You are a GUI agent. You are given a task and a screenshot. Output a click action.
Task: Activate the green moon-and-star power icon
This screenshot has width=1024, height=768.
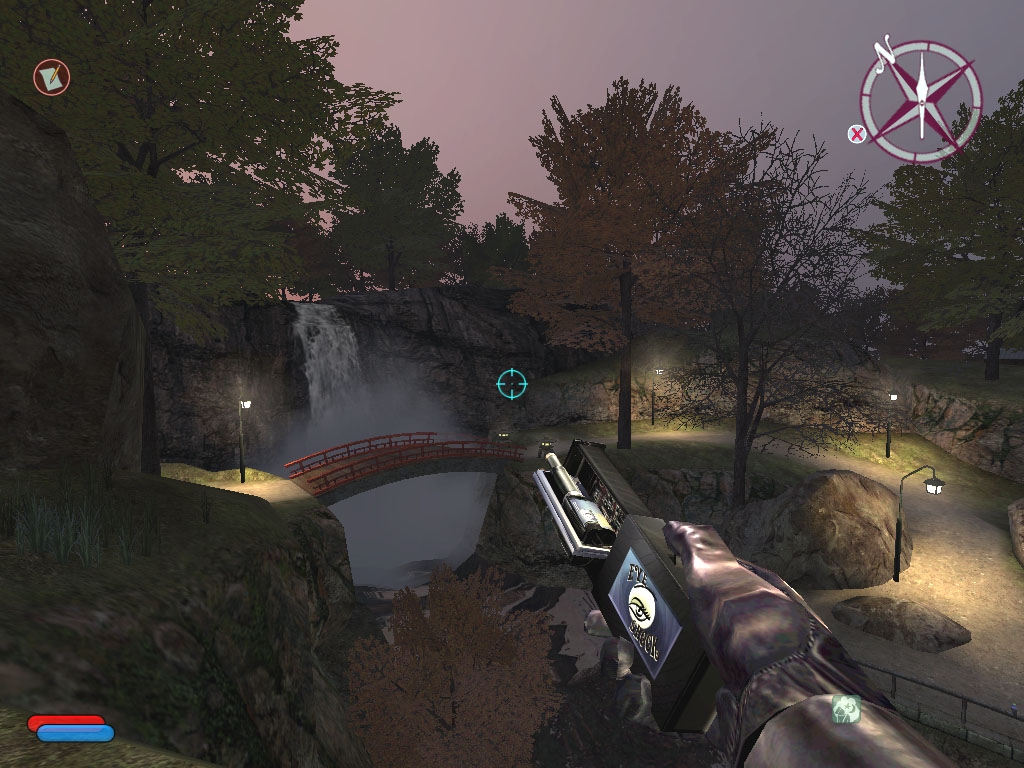coord(846,709)
